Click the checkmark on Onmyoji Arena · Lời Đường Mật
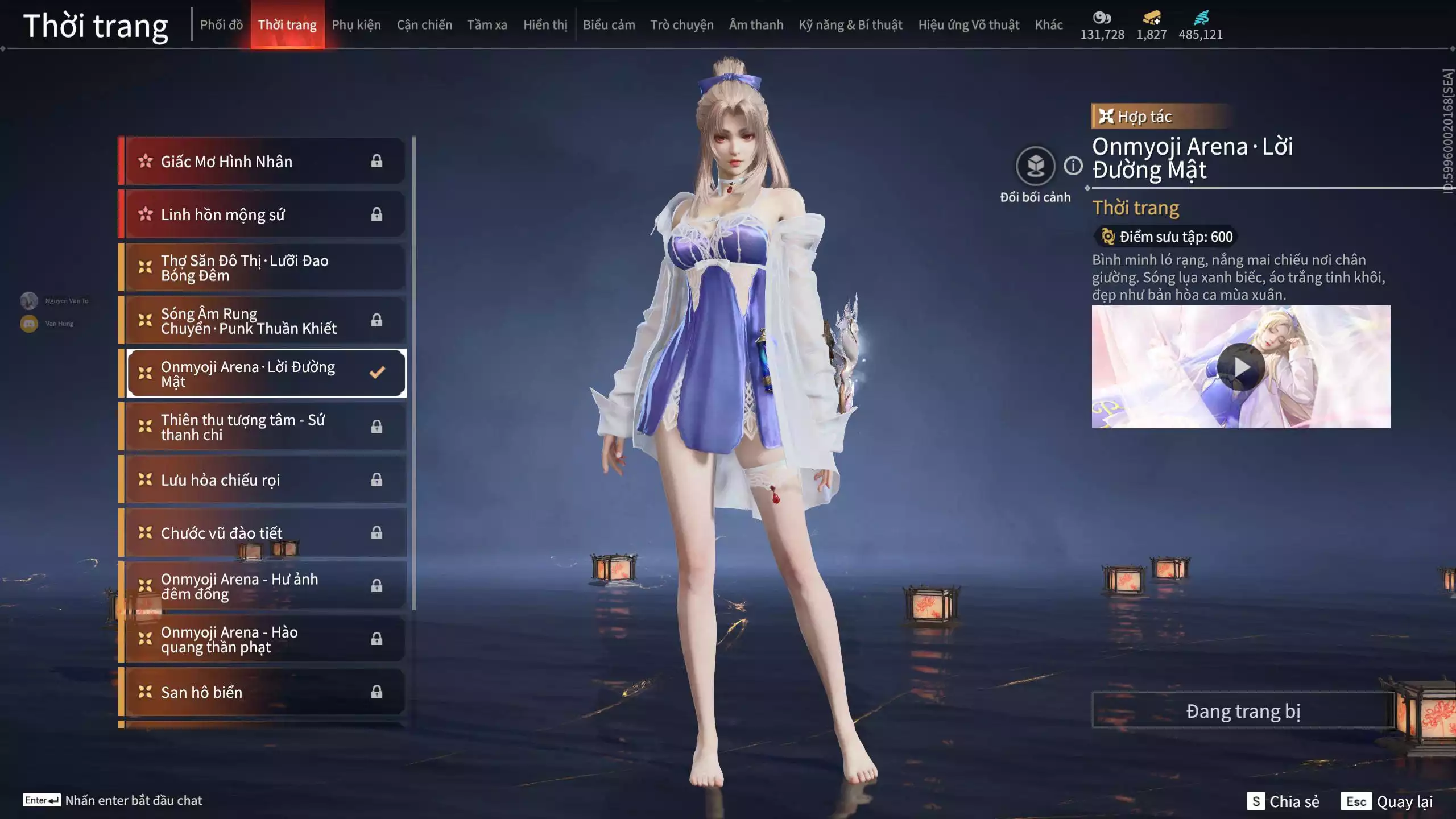 [x=376, y=373]
